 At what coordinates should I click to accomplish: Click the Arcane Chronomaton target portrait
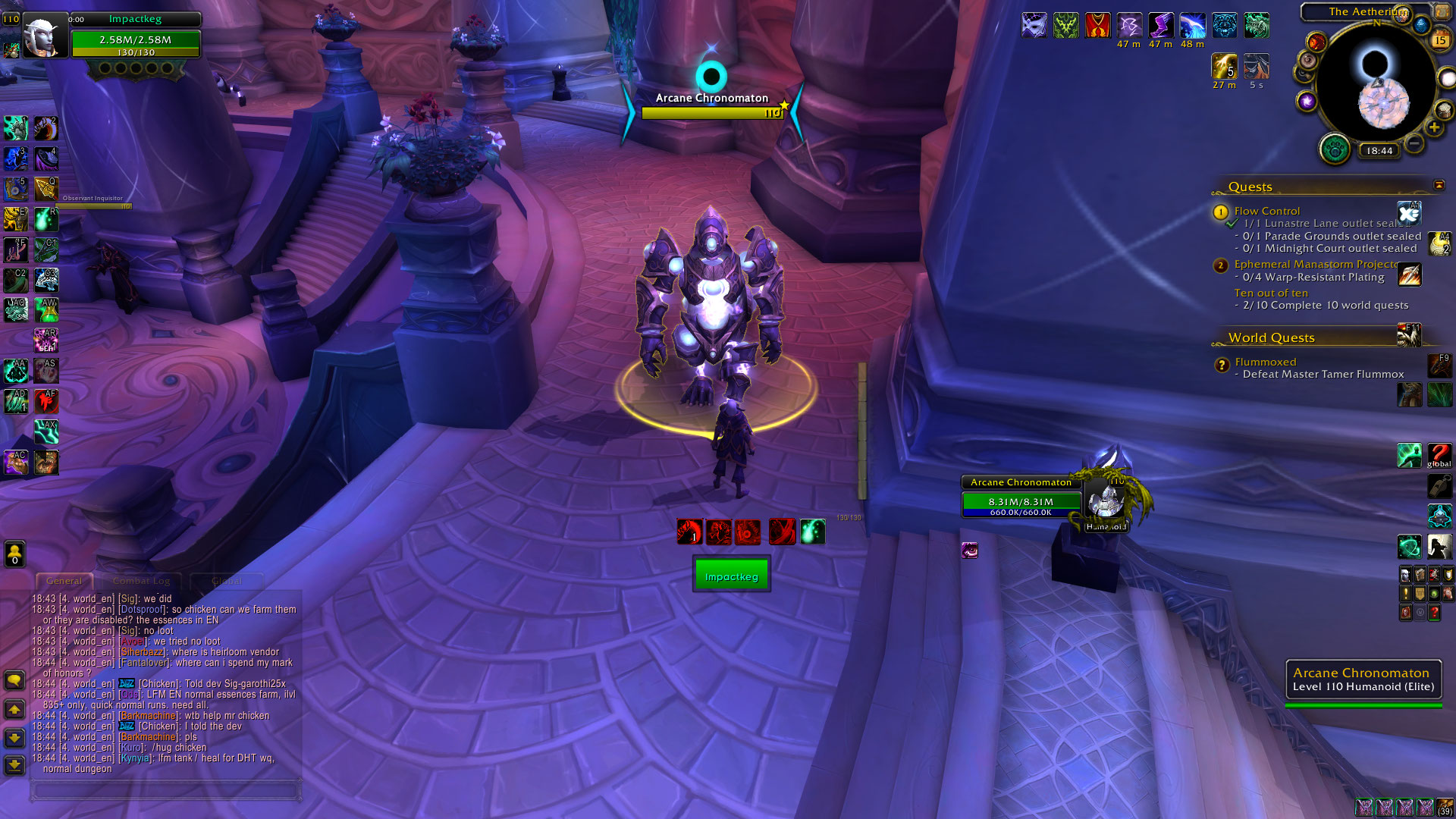tap(1105, 500)
